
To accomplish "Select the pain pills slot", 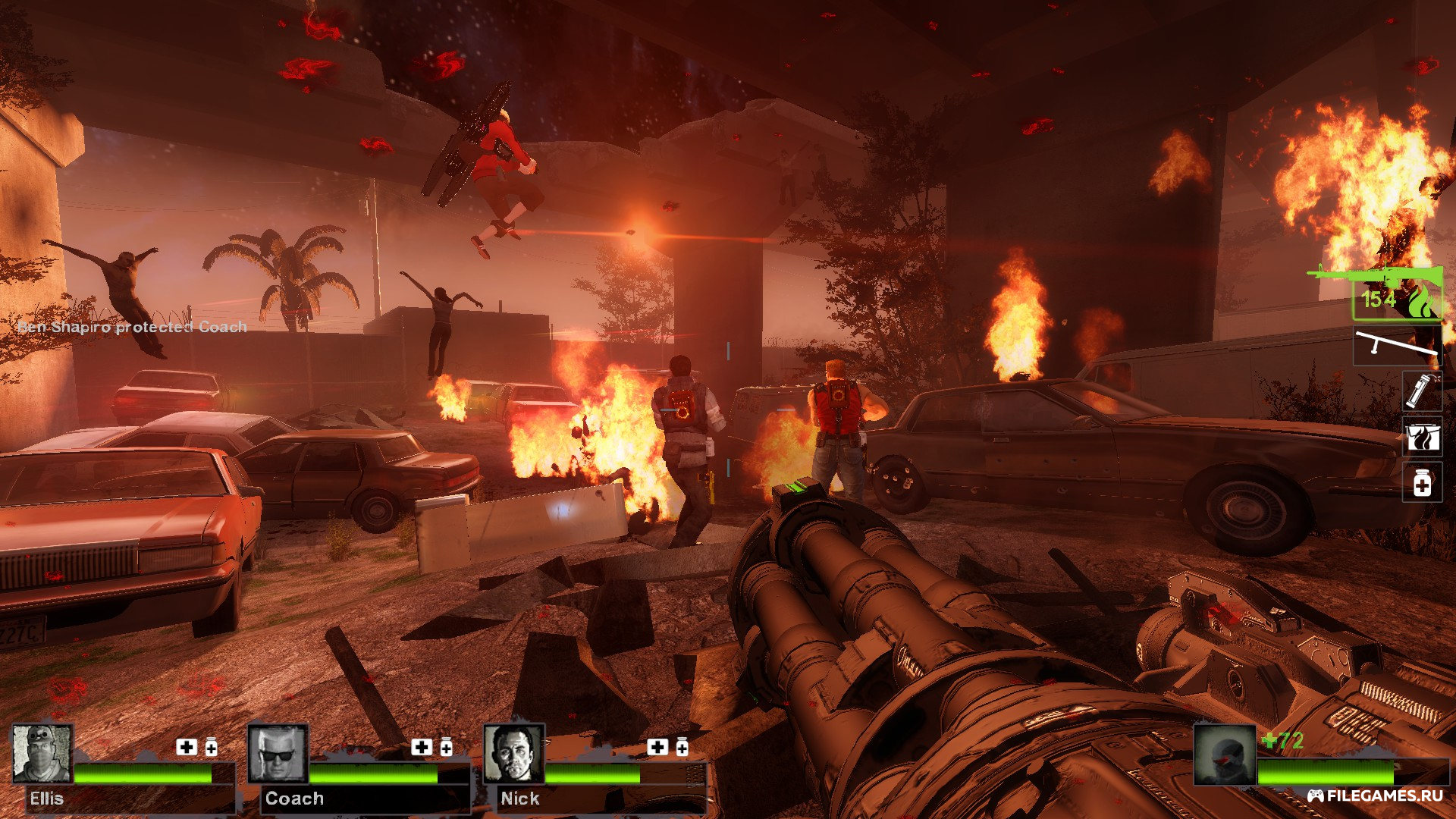I will tap(1421, 482).
